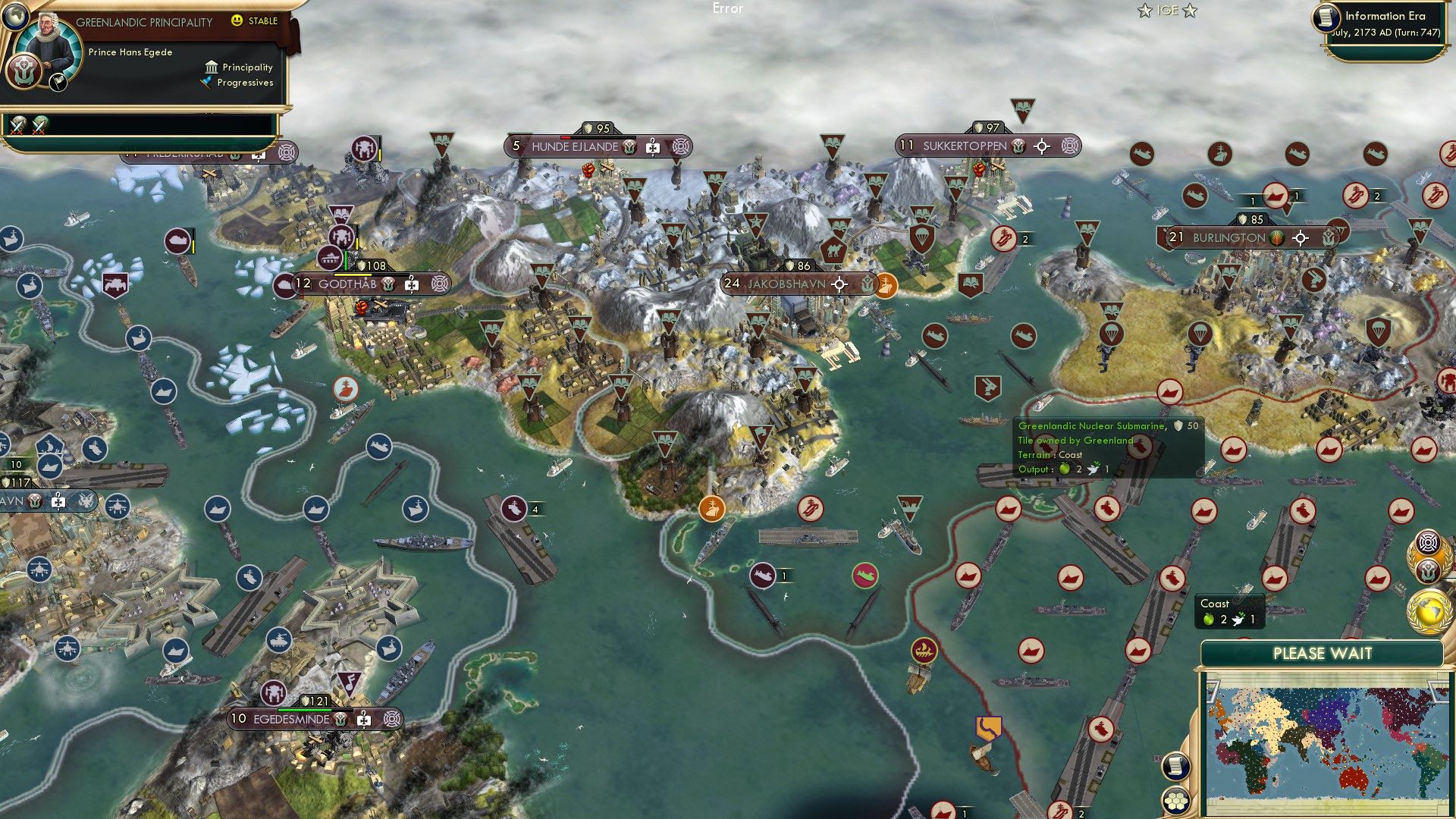The height and width of the screenshot is (819, 1456).
Task: Click the Principality government icon
Action: pyautogui.click(x=212, y=68)
